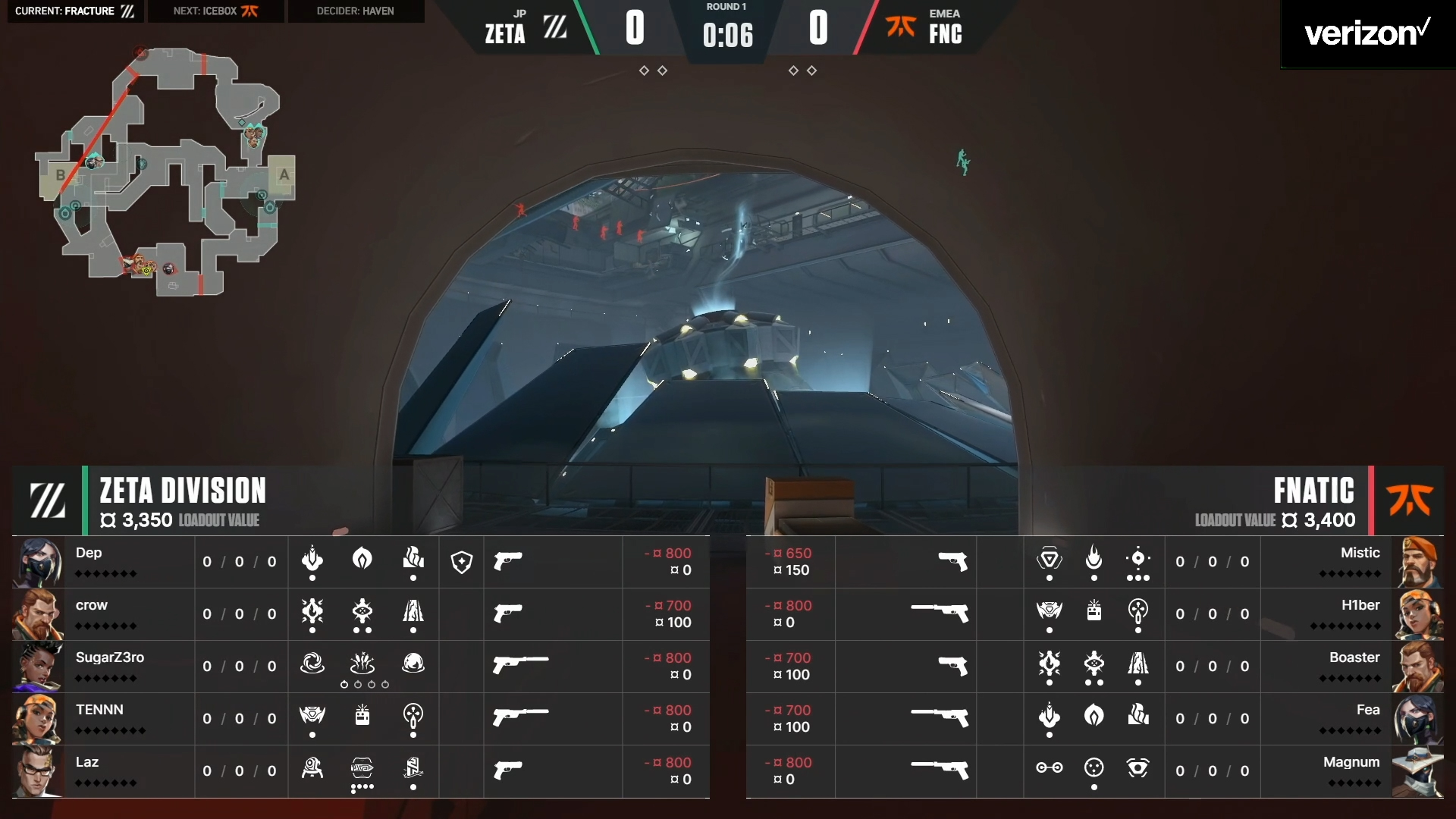Click the ZETA team name in top scorebar
Screen dimensions: 1456x819
point(505,33)
